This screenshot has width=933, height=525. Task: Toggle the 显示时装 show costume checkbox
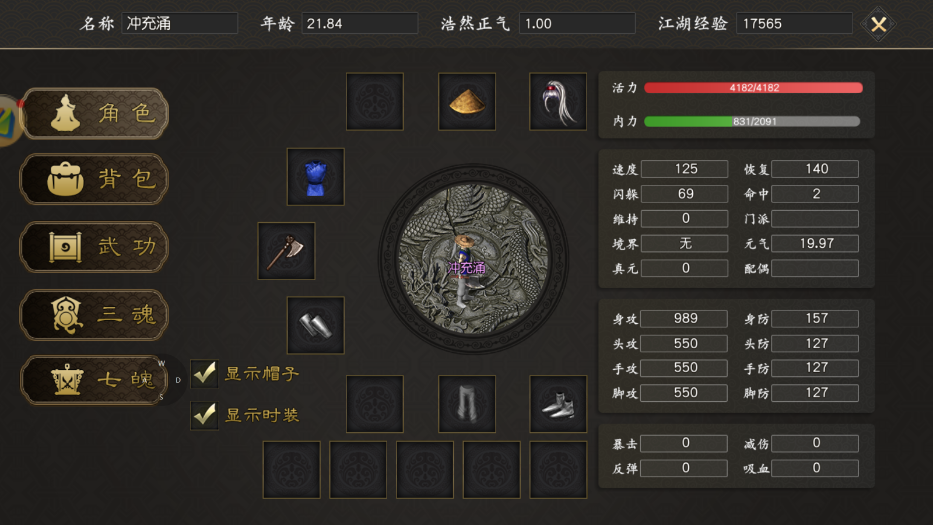coord(205,414)
